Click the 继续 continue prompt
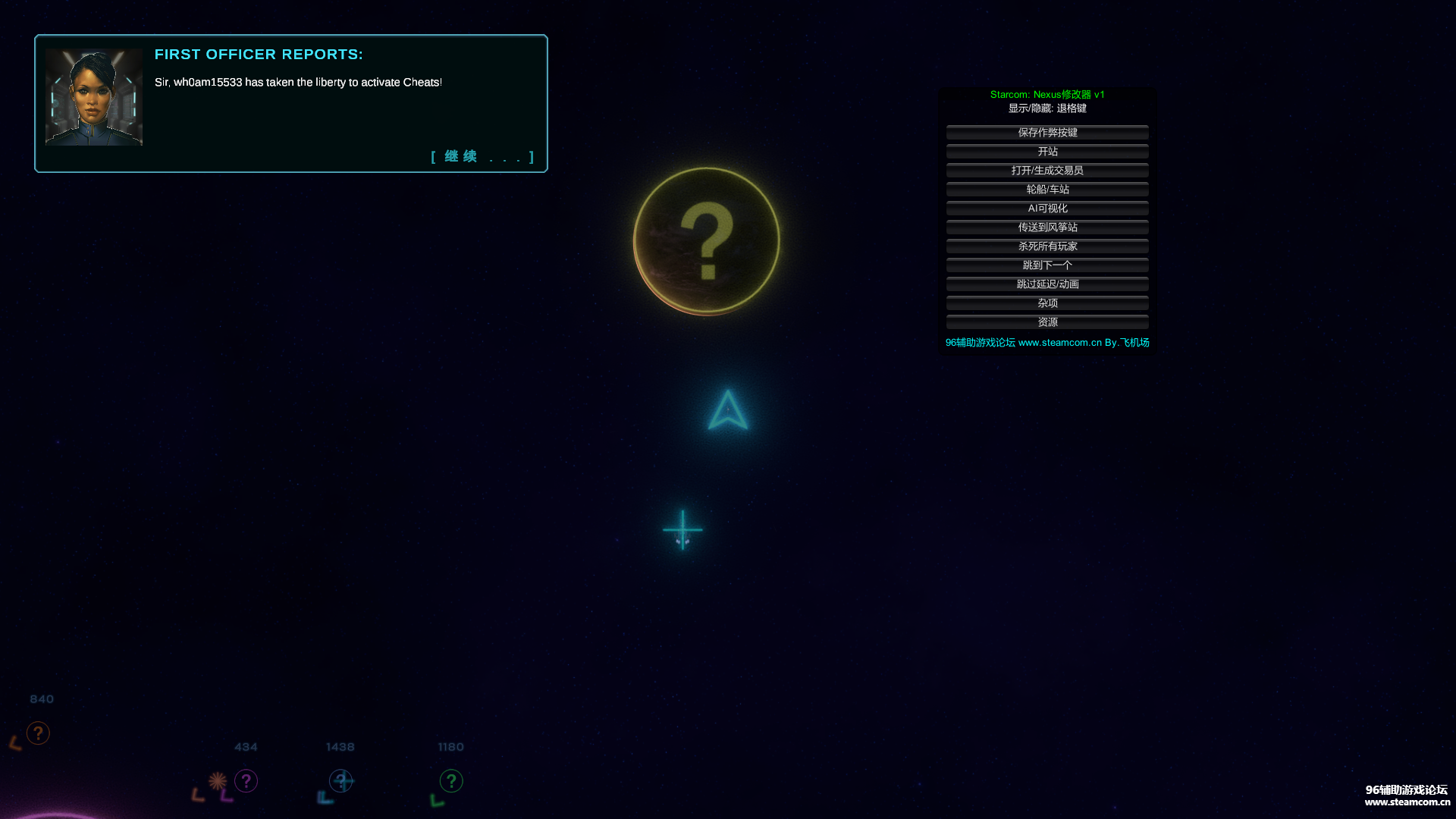The height and width of the screenshot is (819, 1456). [x=482, y=157]
